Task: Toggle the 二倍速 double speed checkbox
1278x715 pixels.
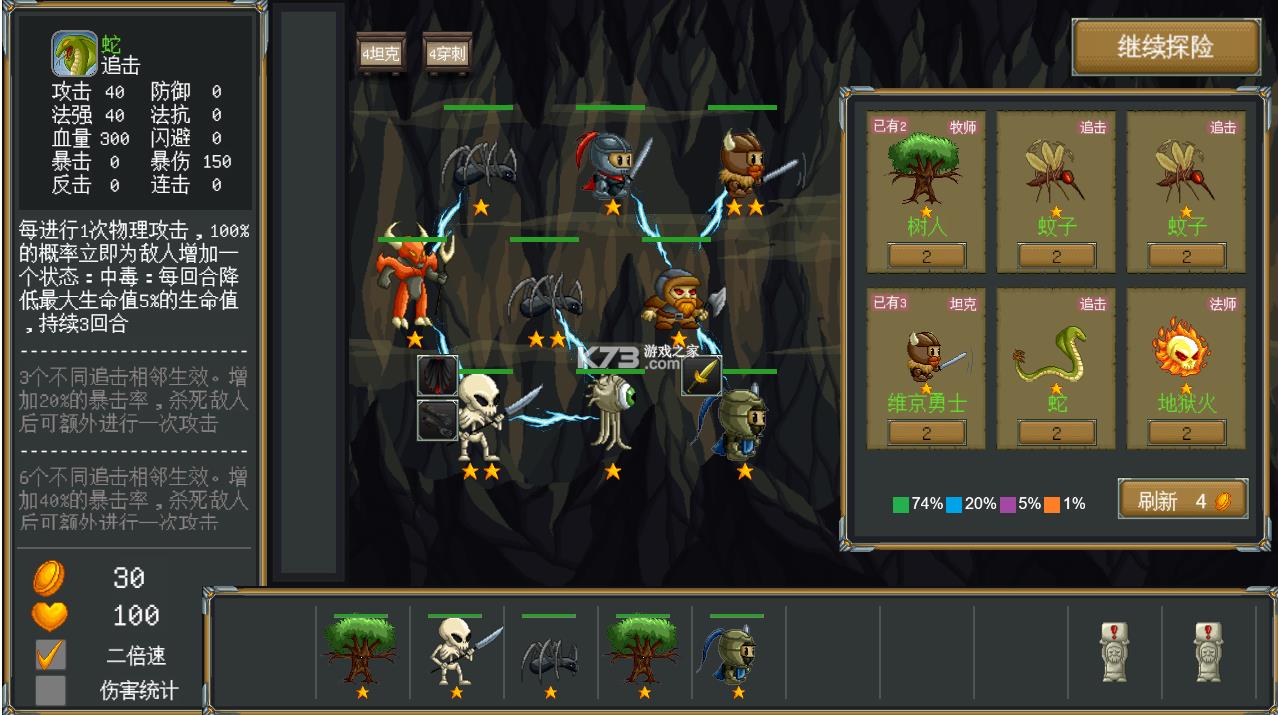Action: coord(50,655)
